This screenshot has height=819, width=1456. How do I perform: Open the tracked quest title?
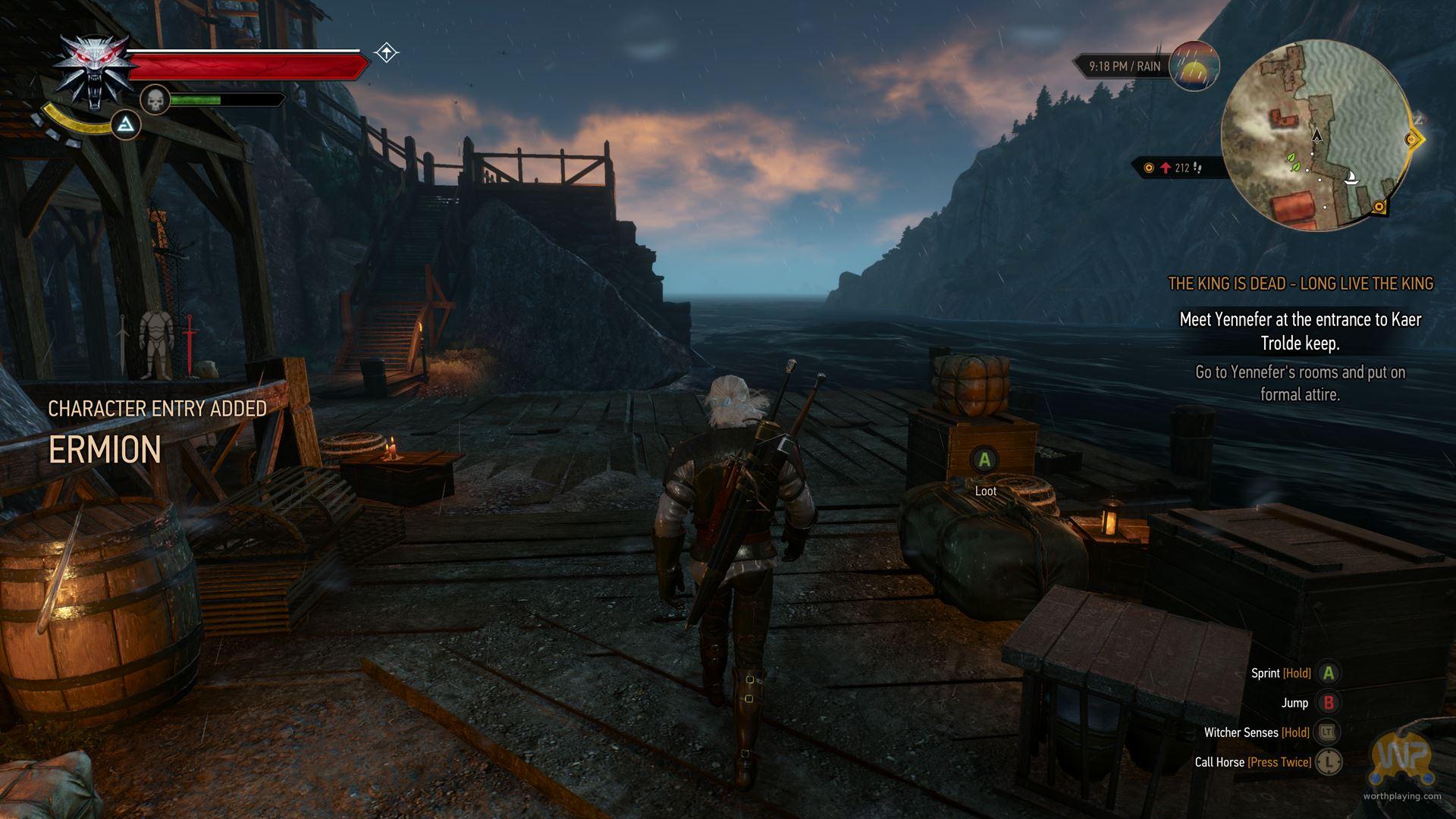(1300, 284)
